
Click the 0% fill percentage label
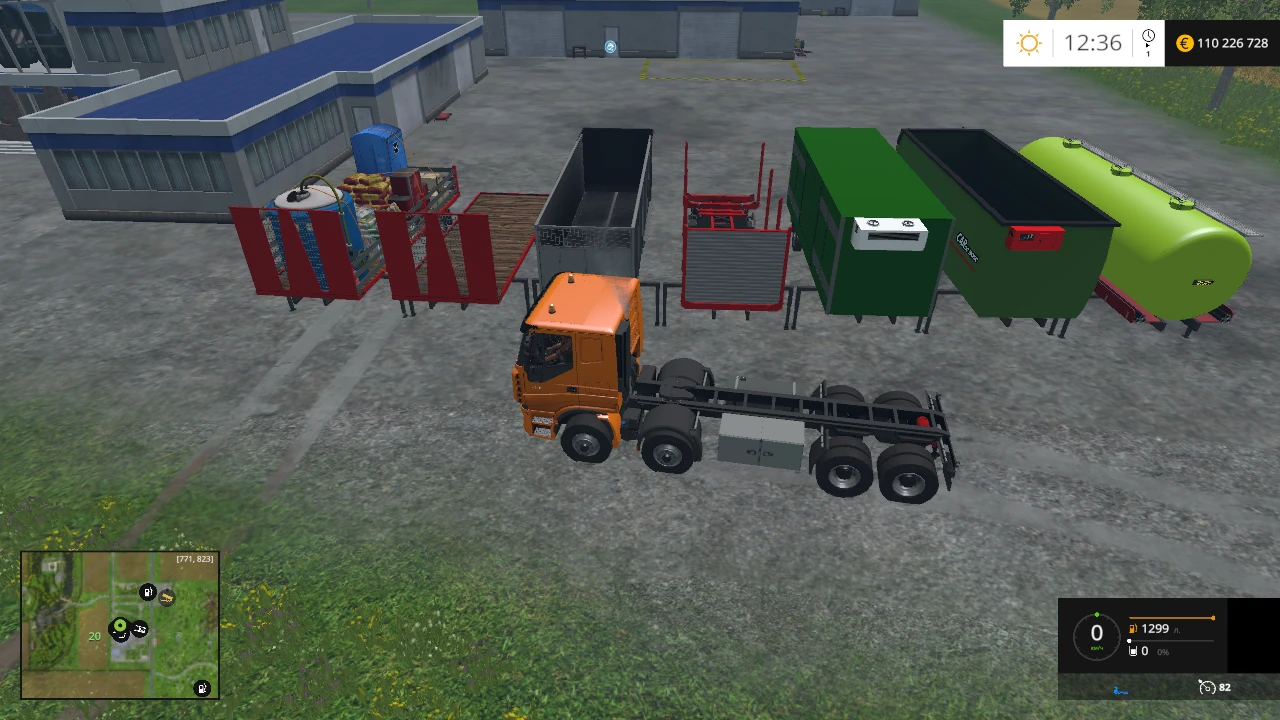[1162, 651]
